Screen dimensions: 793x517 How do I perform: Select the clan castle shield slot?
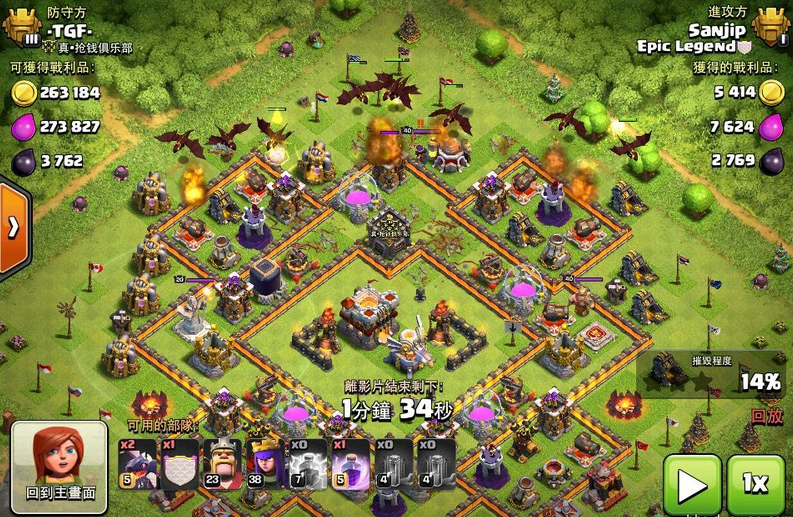click(181, 464)
